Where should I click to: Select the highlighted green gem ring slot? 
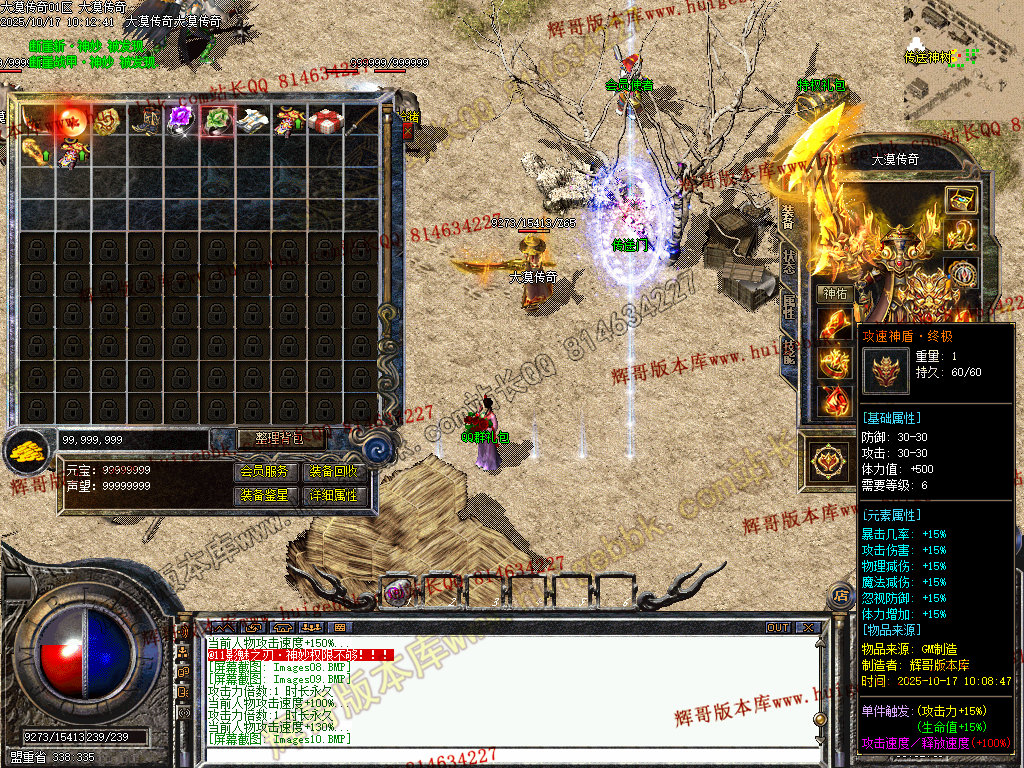(216, 120)
